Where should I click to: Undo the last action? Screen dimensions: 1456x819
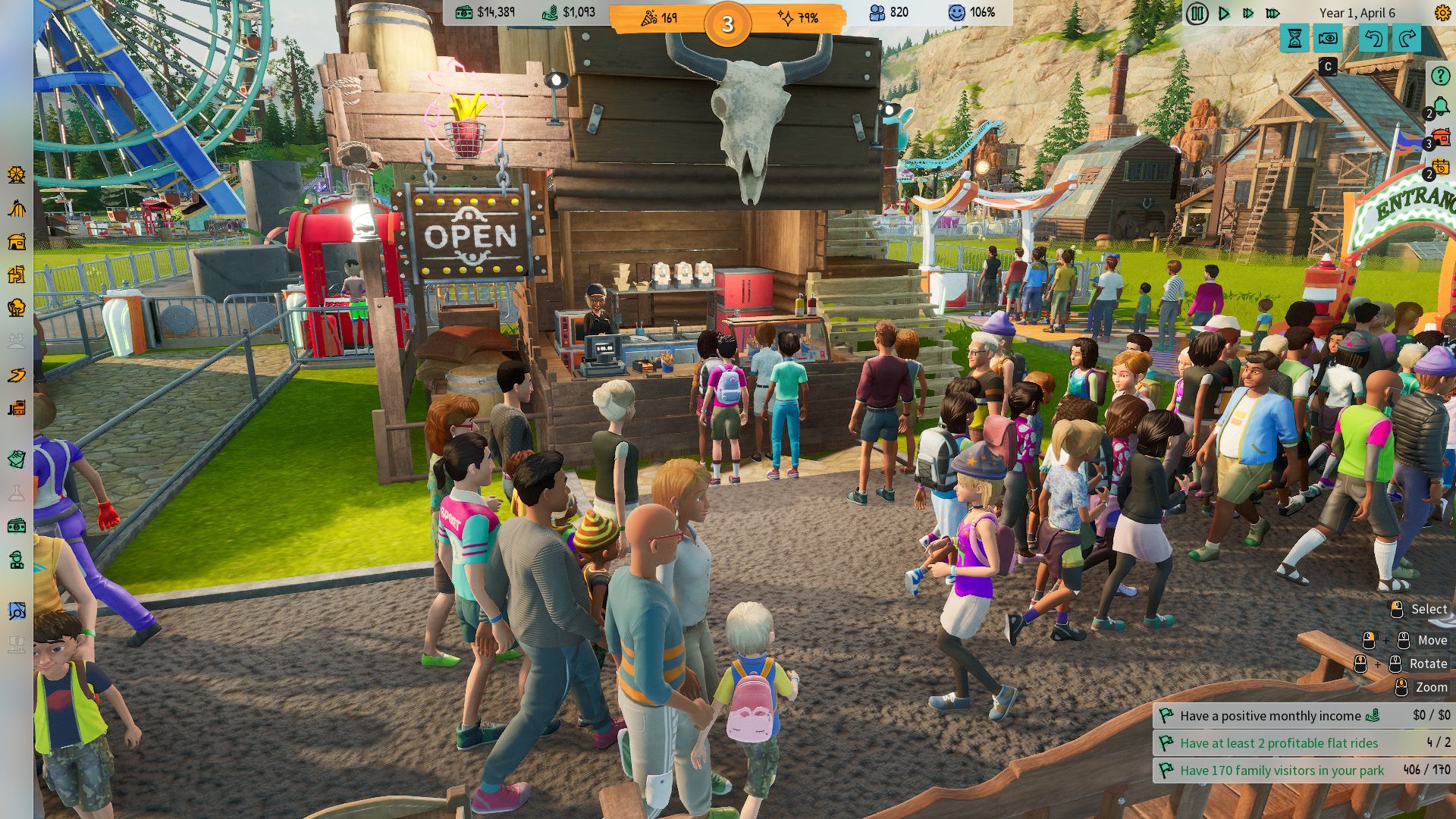point(1373,39)
